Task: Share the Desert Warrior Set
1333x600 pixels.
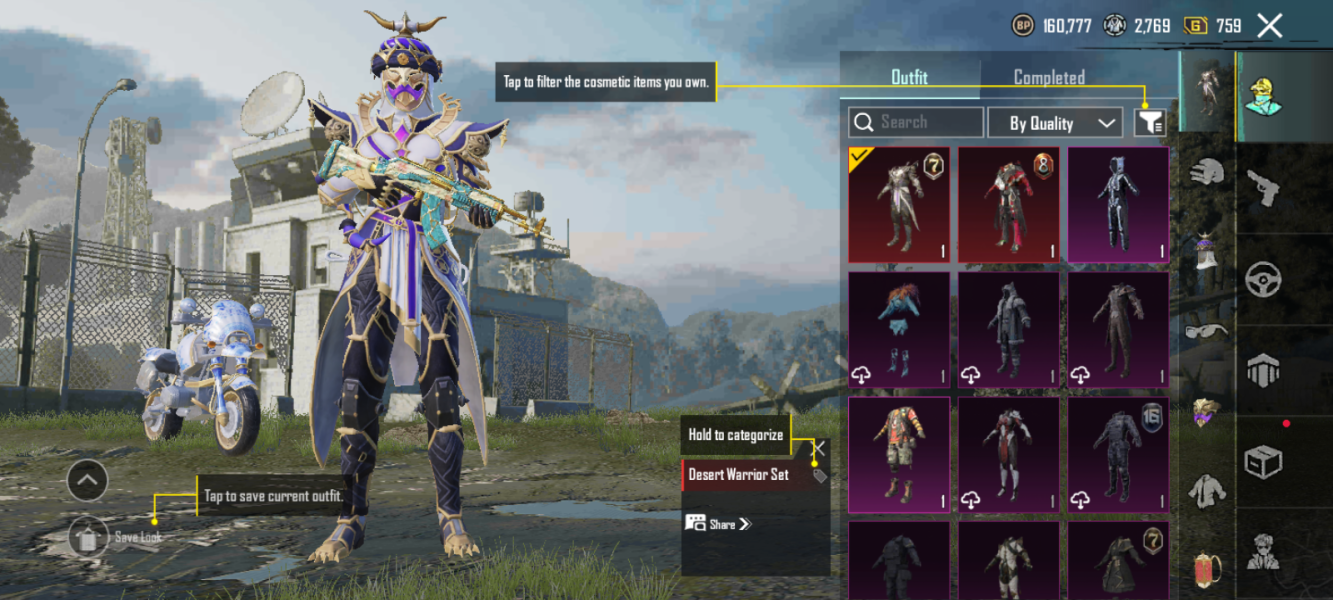Action: point(718,523)
